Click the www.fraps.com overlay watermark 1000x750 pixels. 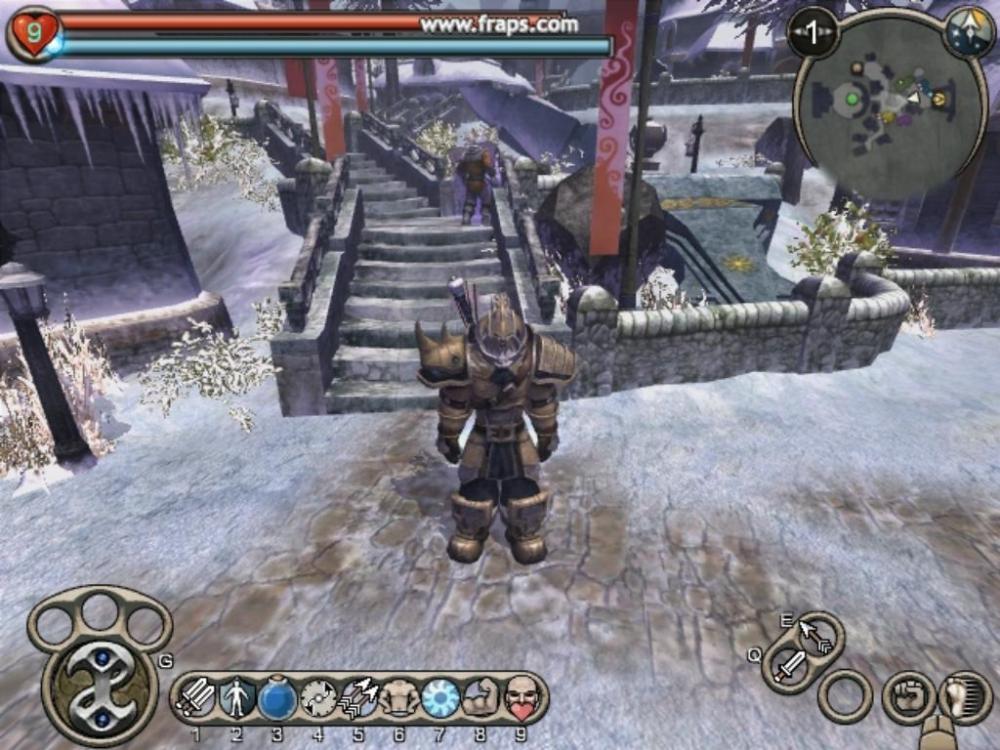pyautogui.click(x=498, y=24)
